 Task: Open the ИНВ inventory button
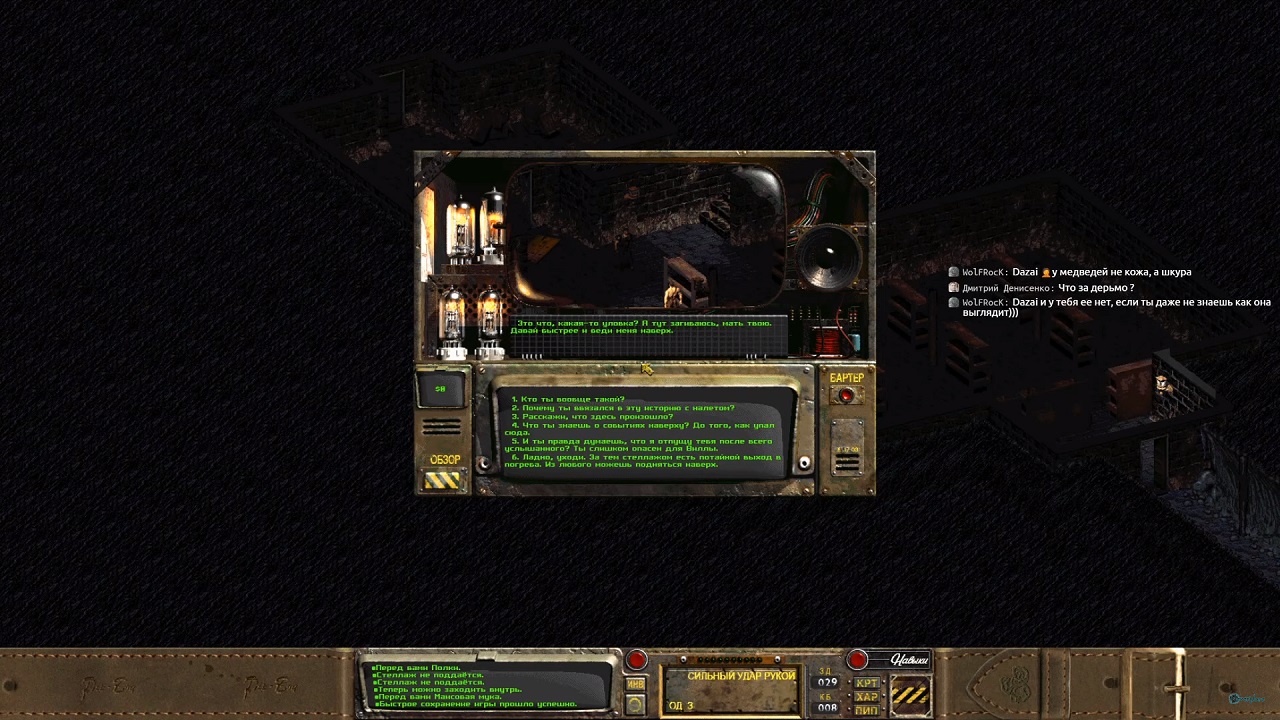635,684
